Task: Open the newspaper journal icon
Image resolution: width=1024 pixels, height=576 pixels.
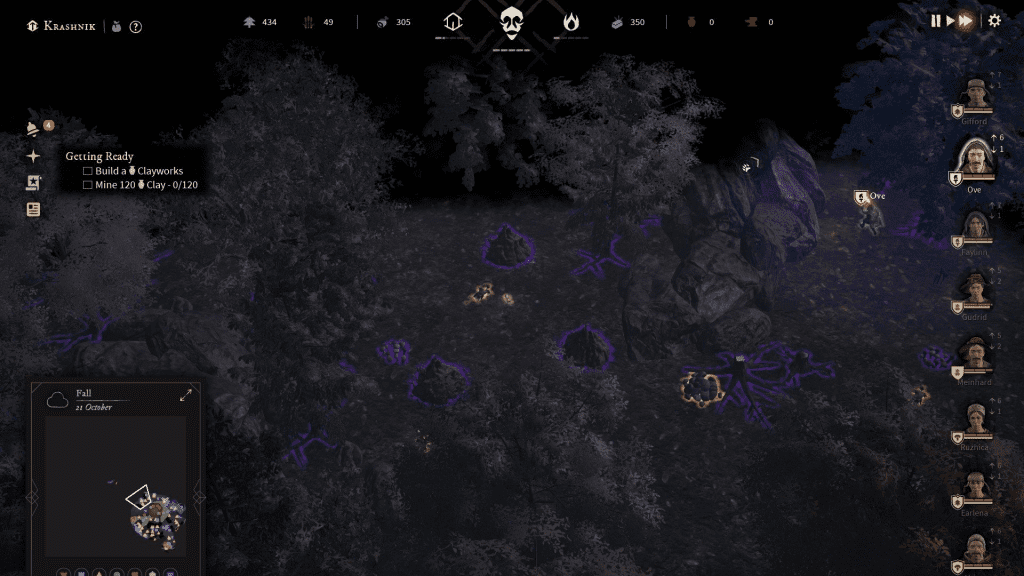Action: (x=34, y=210)
